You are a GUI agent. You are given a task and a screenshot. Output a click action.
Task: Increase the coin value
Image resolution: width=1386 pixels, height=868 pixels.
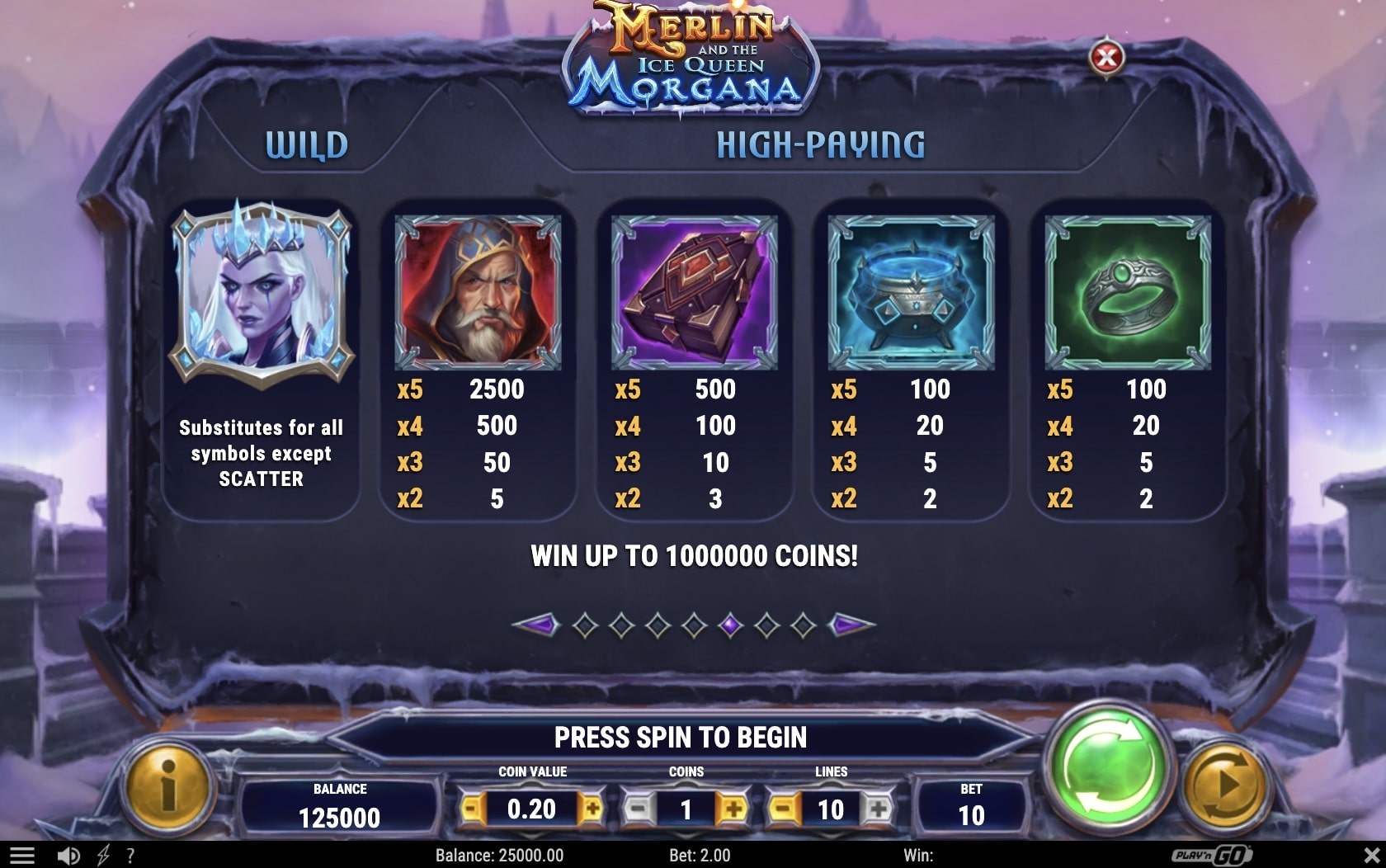(x=591, y=809)
